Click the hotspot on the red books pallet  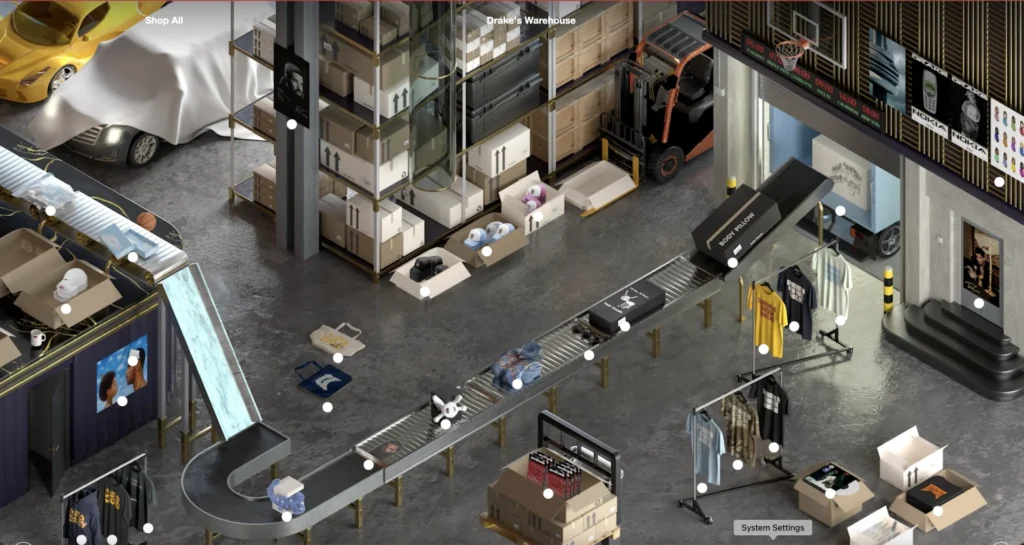pyautogui.click(x=548, y=493)
